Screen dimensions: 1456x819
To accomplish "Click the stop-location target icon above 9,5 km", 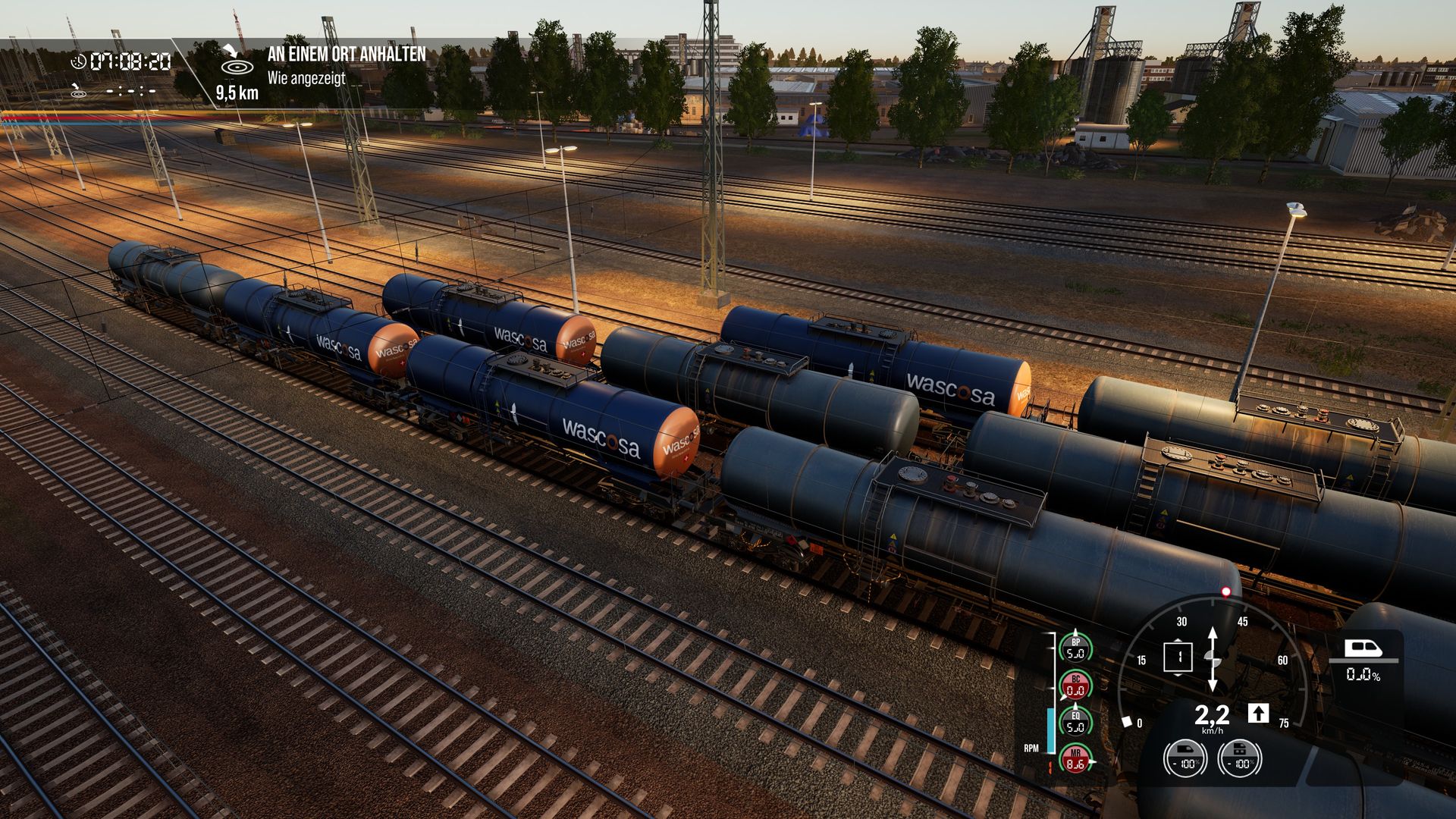I will [237, 62].
